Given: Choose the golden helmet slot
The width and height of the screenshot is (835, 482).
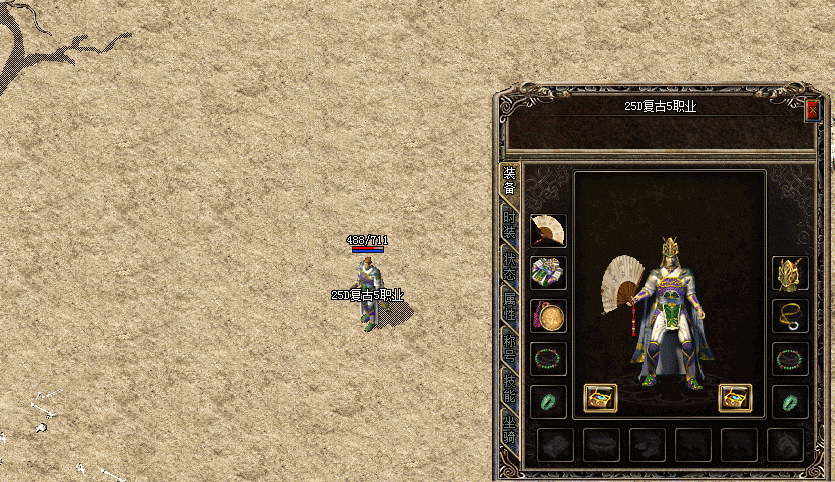Looking at the screenshot, I should pos(790,273).
